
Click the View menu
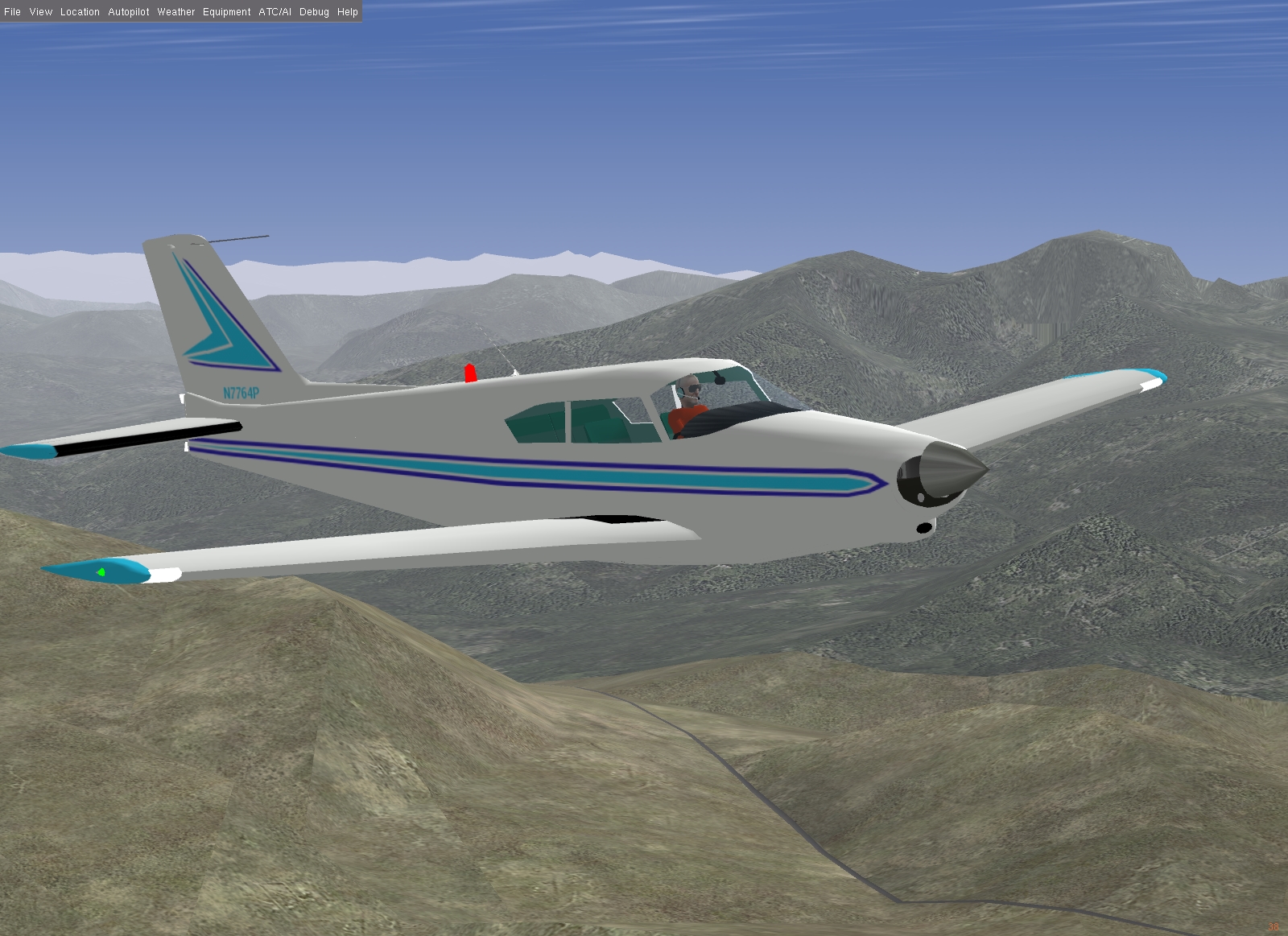(x=40, y=12)
